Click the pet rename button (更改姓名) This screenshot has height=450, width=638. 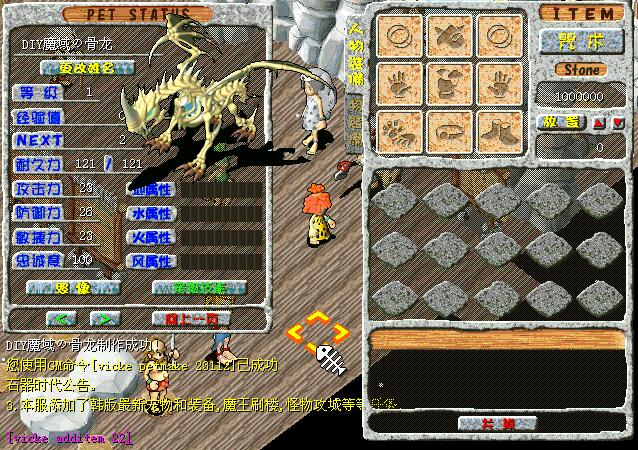point(84,67)
